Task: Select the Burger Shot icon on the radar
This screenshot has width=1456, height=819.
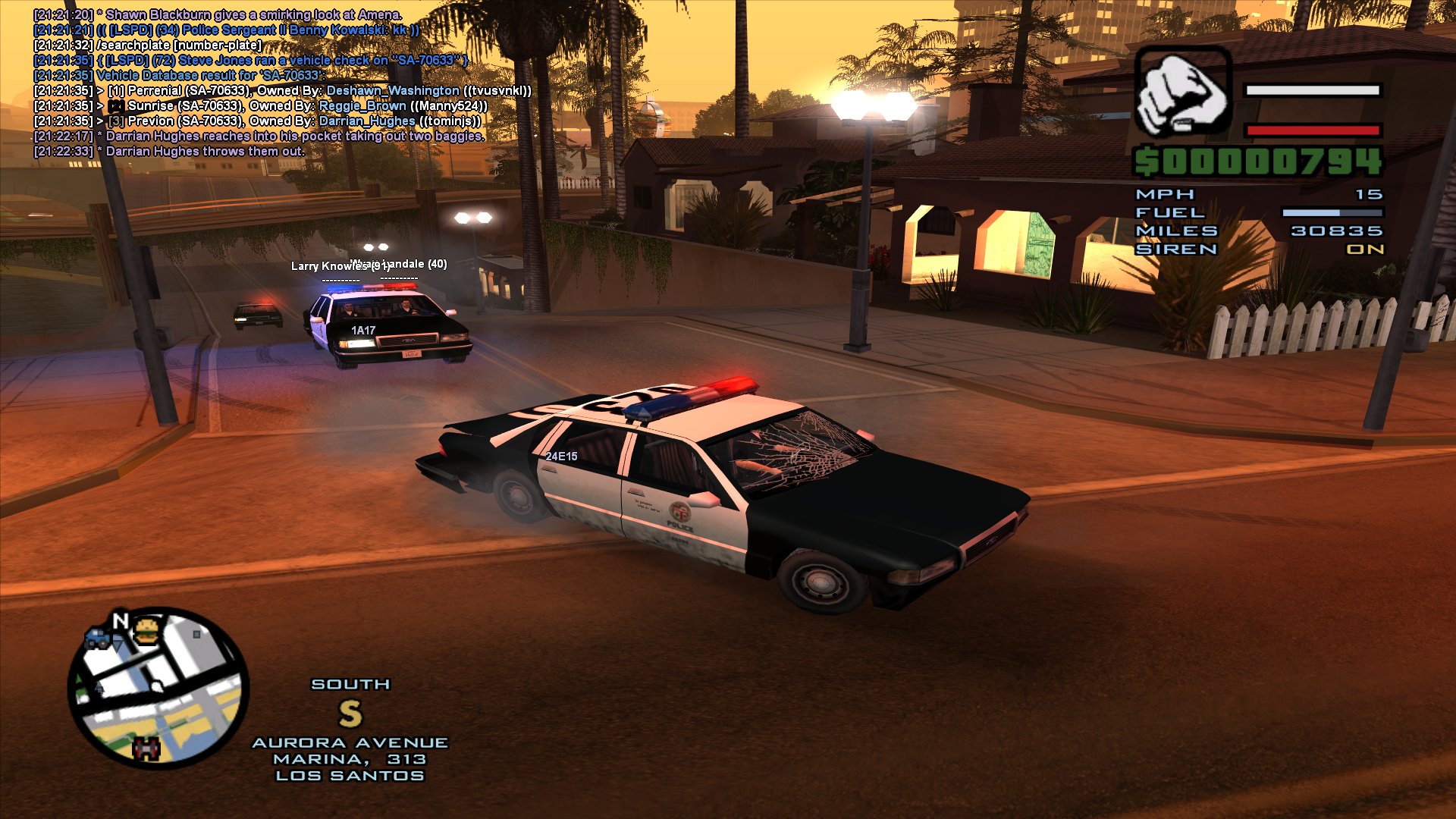Action: (146, 632)
